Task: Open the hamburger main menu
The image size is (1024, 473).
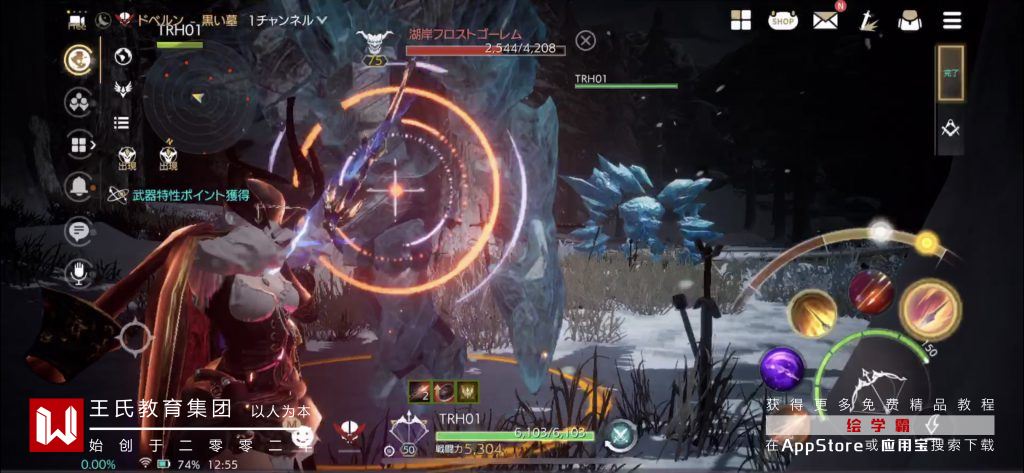Action: coord(952,20)
